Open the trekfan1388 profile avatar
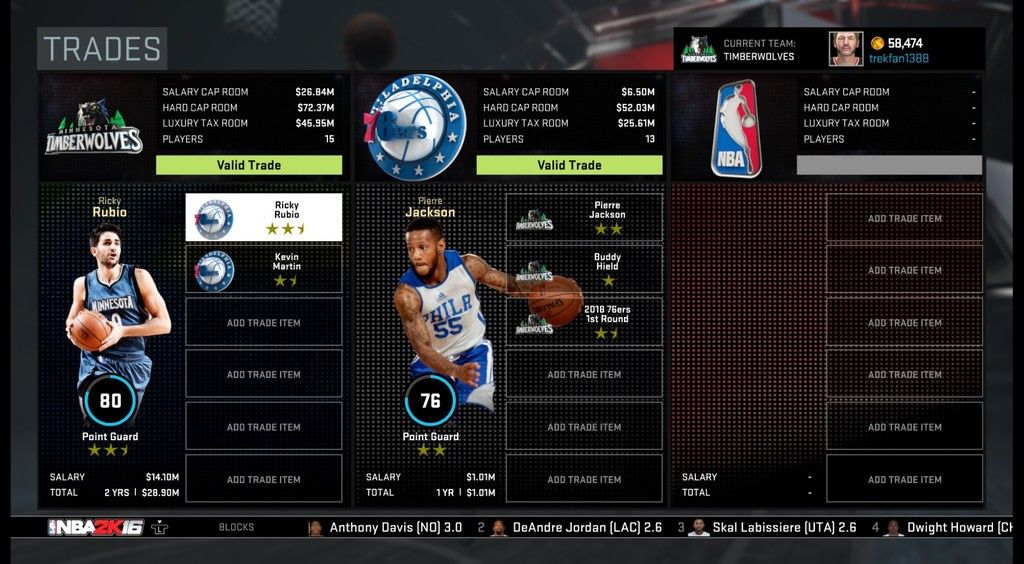Screen dimensions: 1024x564 click(x=845, y=49)
